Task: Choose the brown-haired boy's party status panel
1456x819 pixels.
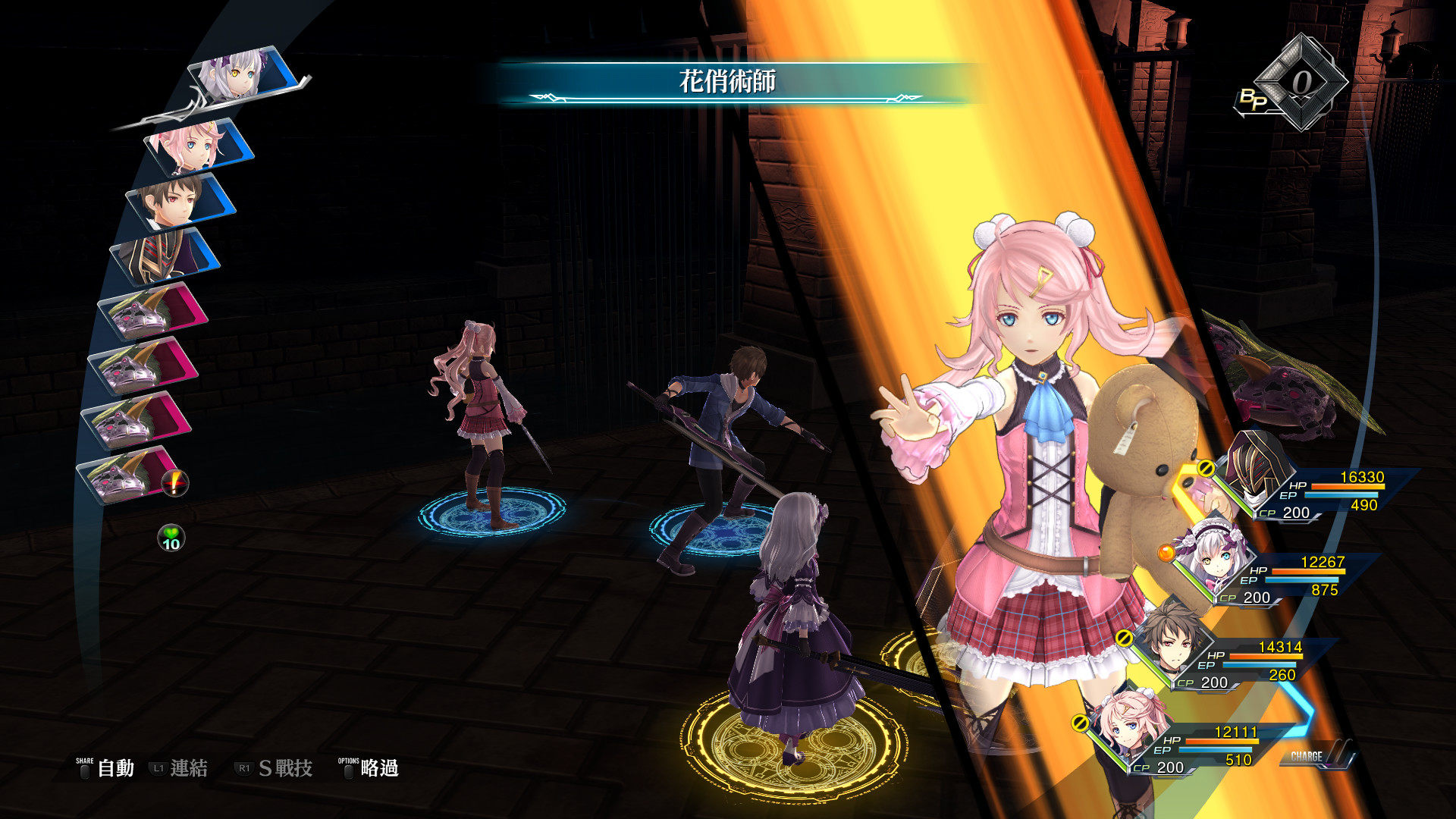Action: [x=1238, y=661]
